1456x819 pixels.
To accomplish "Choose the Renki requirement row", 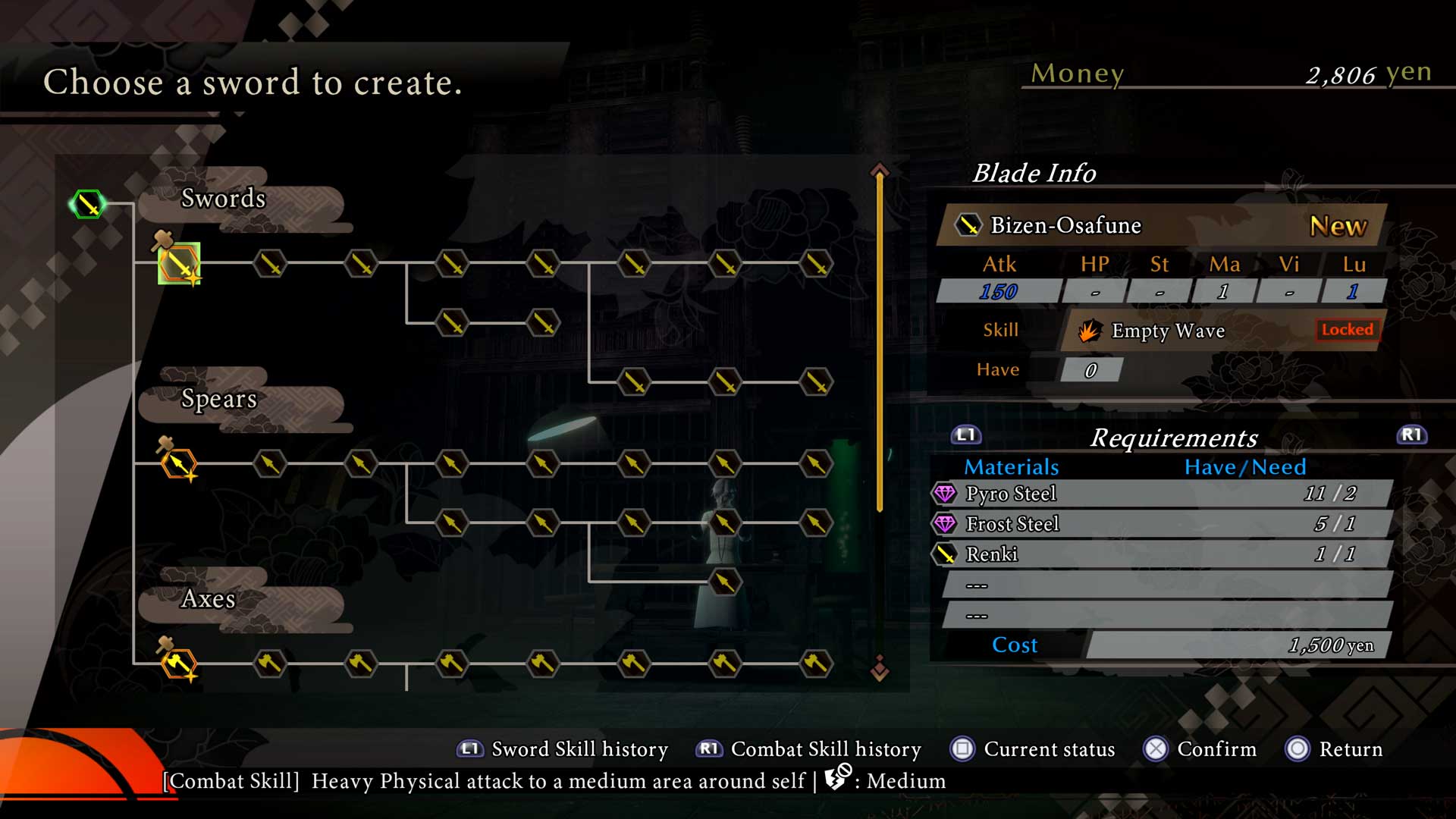I will 1162,554.
